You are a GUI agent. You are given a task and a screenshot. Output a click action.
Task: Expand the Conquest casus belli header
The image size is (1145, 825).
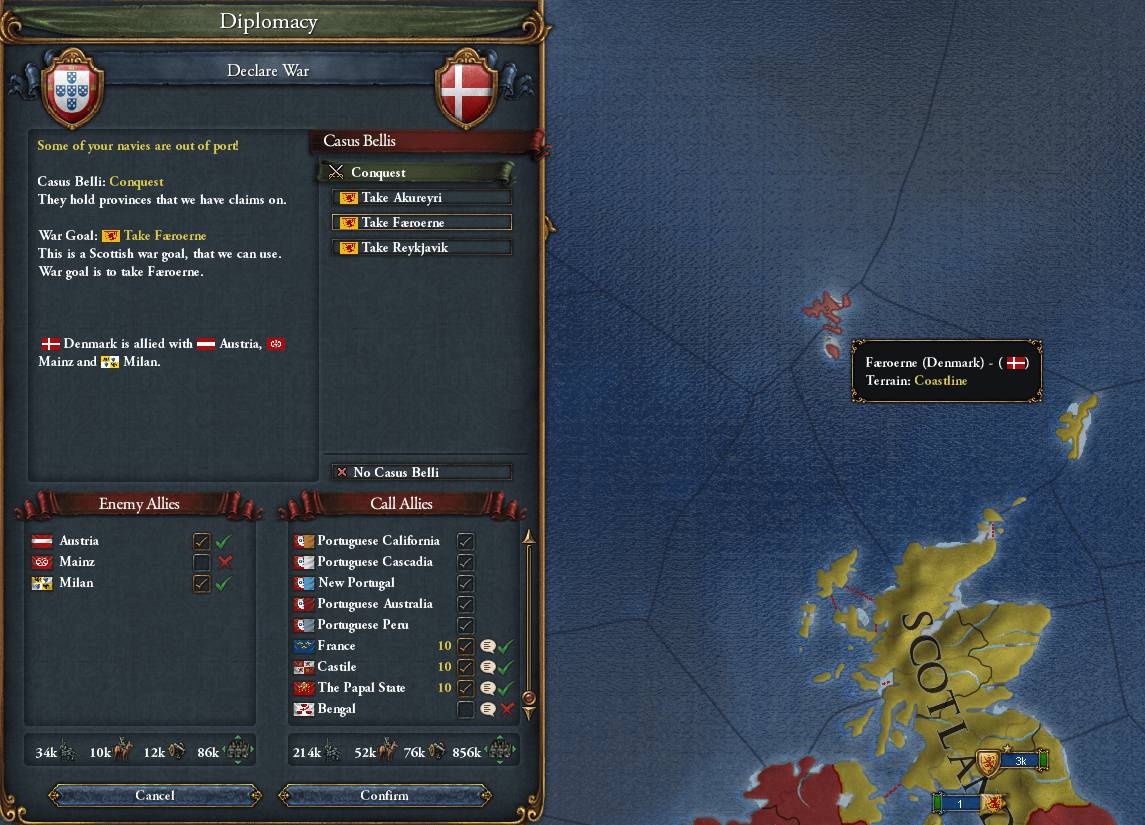pos(416,172)
